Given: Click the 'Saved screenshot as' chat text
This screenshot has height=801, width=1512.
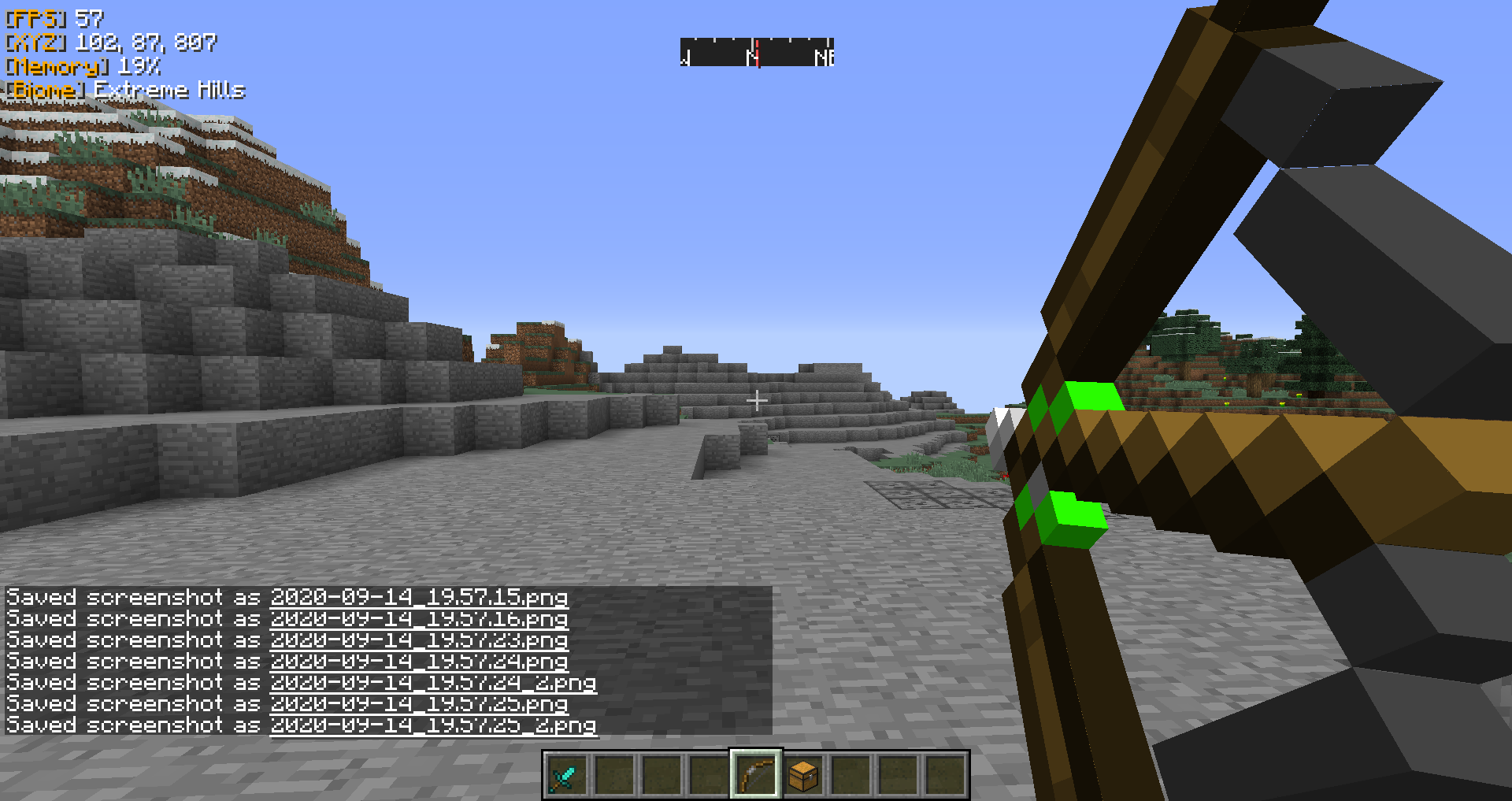Looking at the screenshot, I should pos(132,597).
